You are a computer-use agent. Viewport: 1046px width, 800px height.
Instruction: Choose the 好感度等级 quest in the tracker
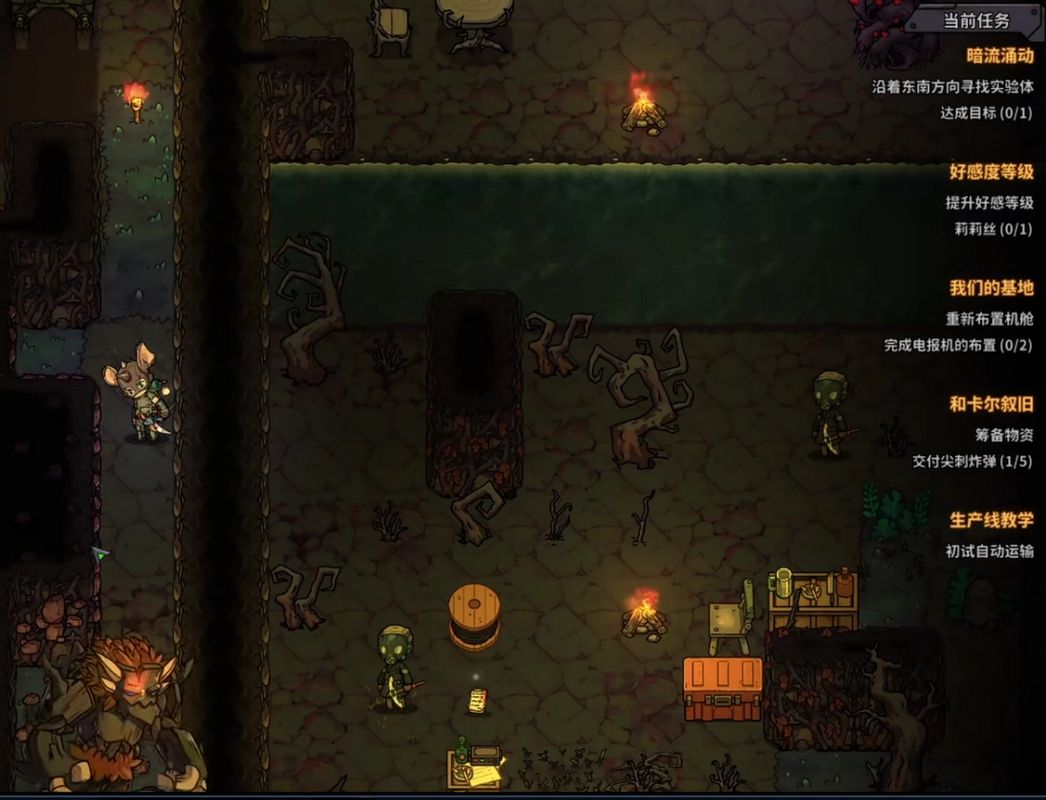[990, 172]
